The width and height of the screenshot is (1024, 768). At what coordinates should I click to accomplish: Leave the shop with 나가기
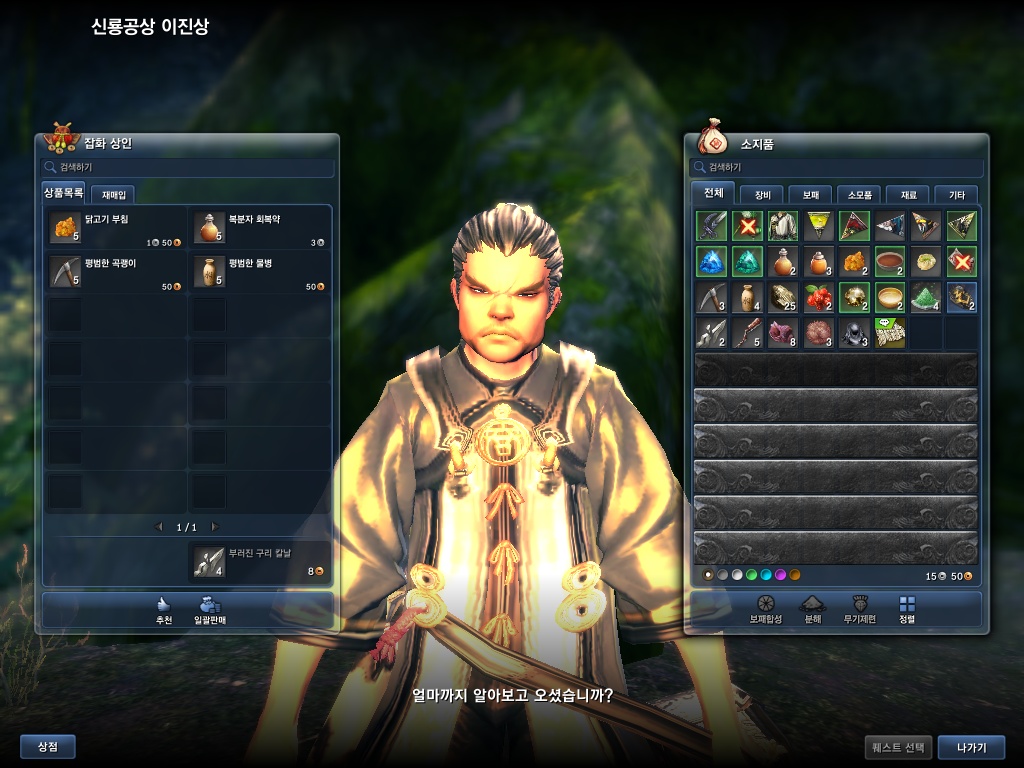coord(970,747)
